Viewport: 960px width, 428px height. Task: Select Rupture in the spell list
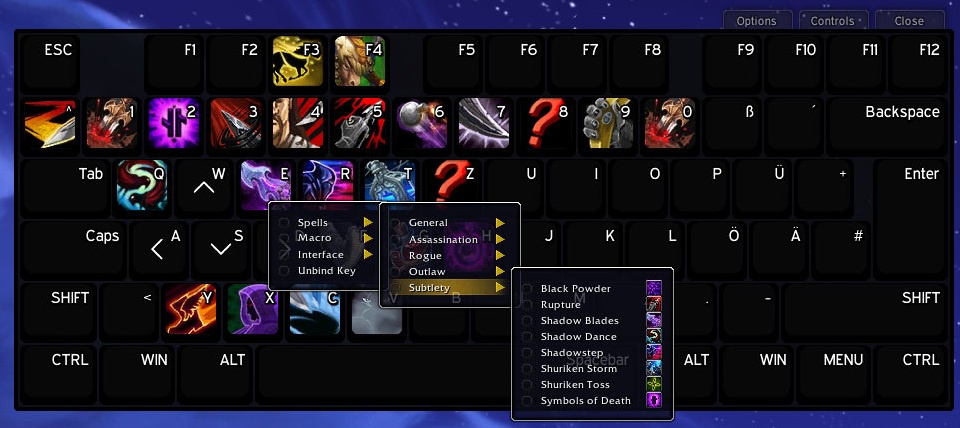tap(560, 305)
